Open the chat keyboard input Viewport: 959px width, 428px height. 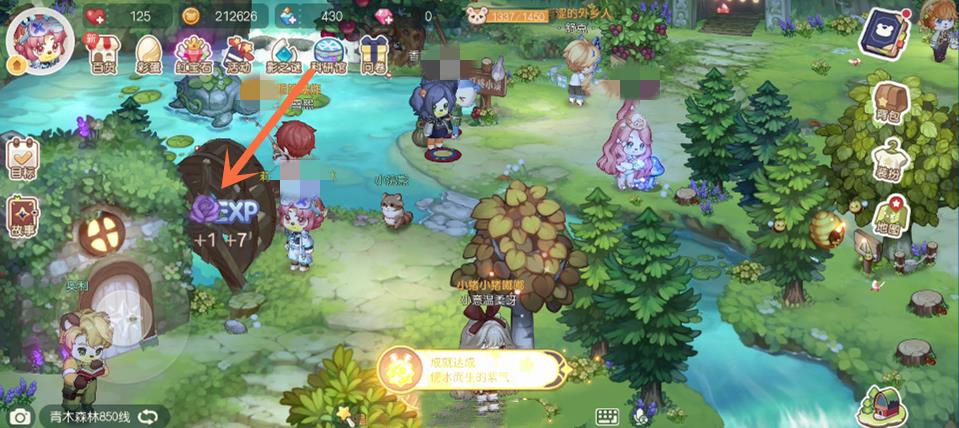[x=606, y=416]
